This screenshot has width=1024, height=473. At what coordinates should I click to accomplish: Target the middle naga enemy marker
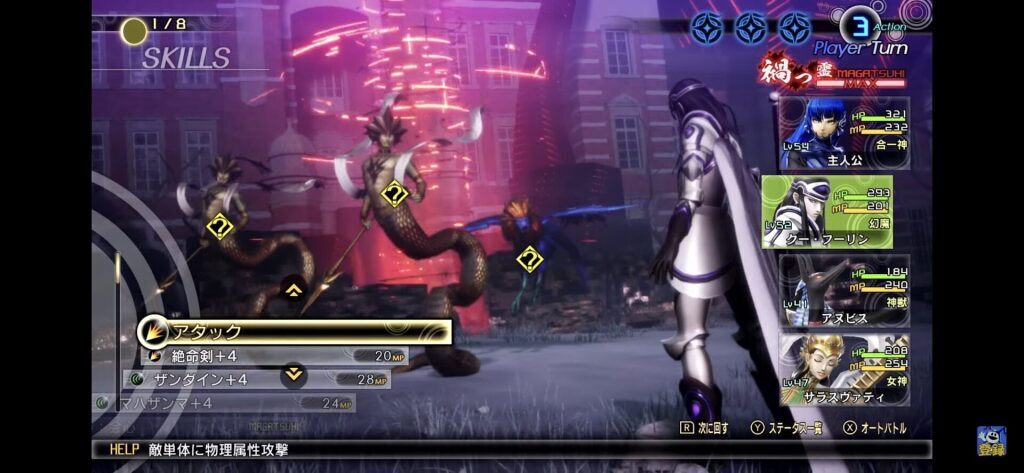pyautogui.click(x=395, y=193)
